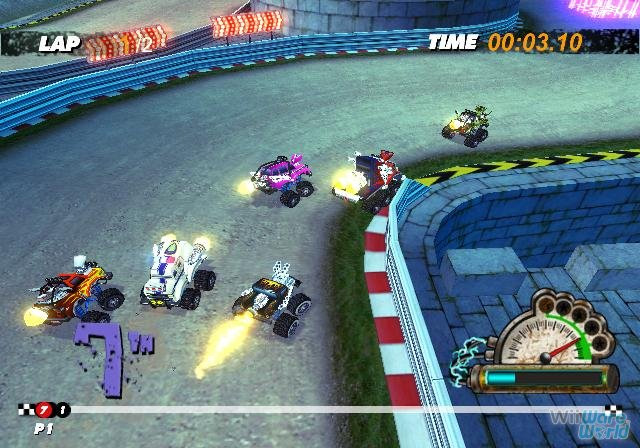640x448 pixels.
Task: Click the P1 marker on the race progress bar
Action: 43,409
